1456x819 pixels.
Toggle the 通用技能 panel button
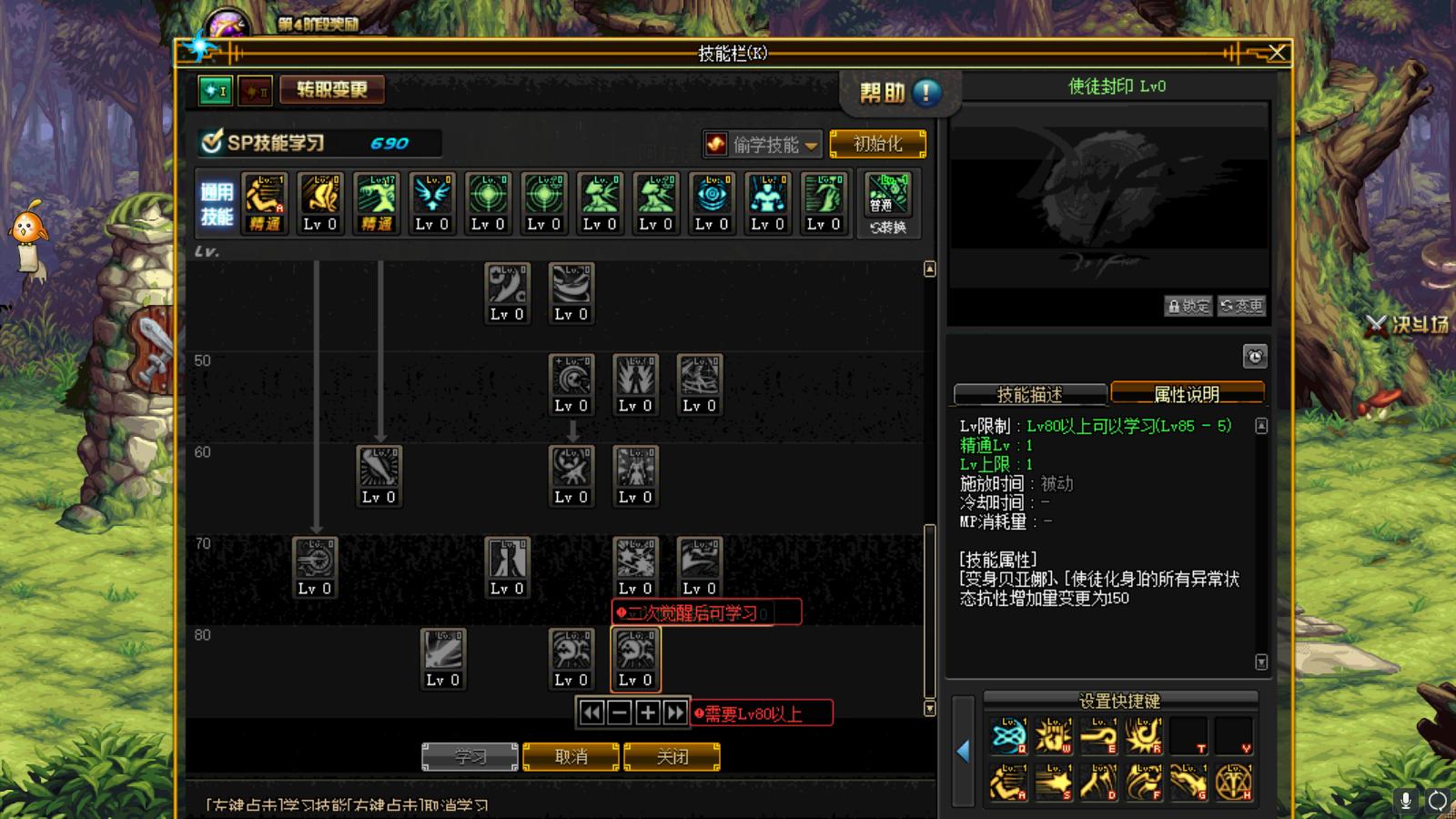(215, 202)
